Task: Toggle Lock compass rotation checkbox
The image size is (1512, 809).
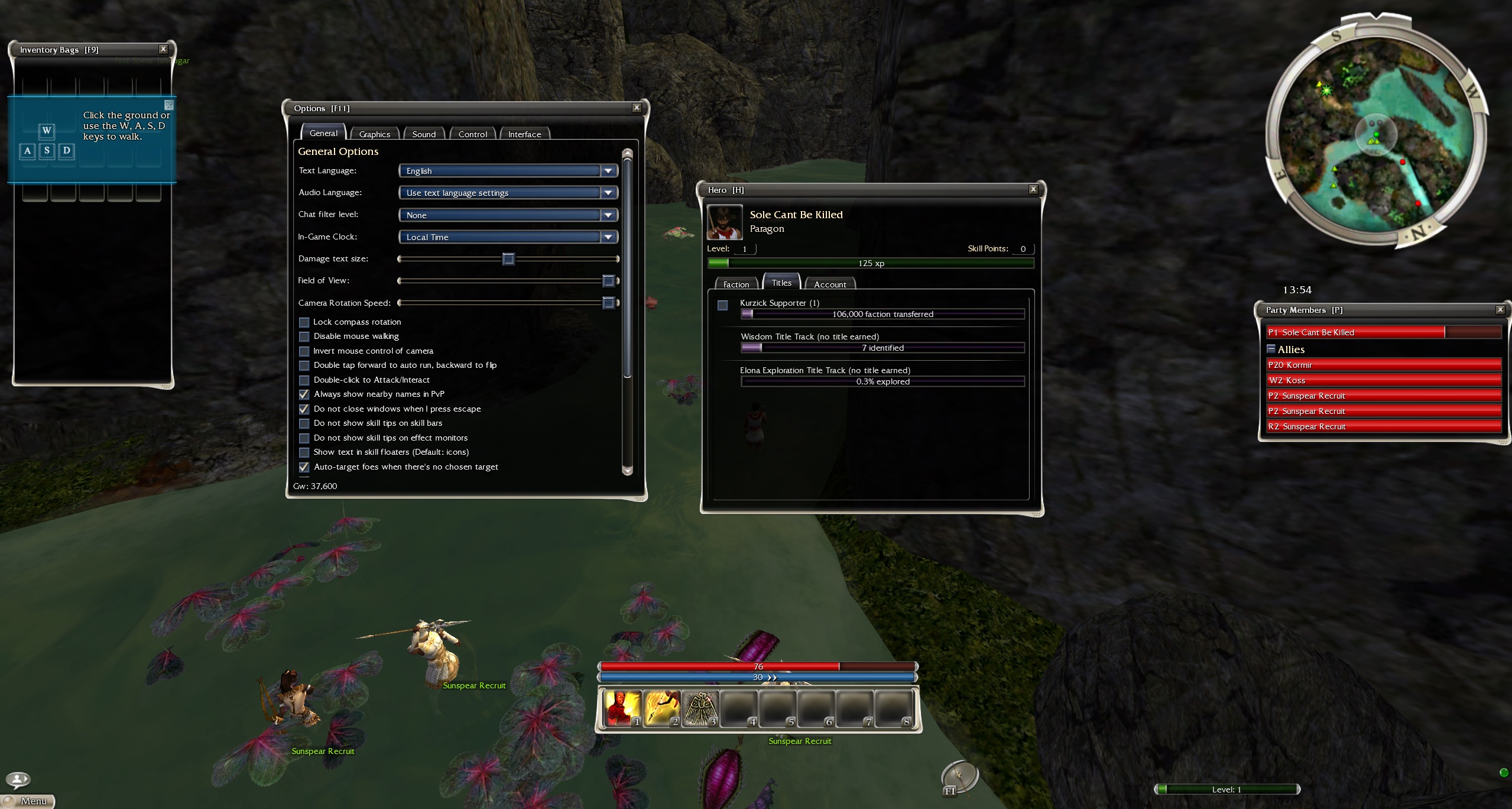Action: 304,322
